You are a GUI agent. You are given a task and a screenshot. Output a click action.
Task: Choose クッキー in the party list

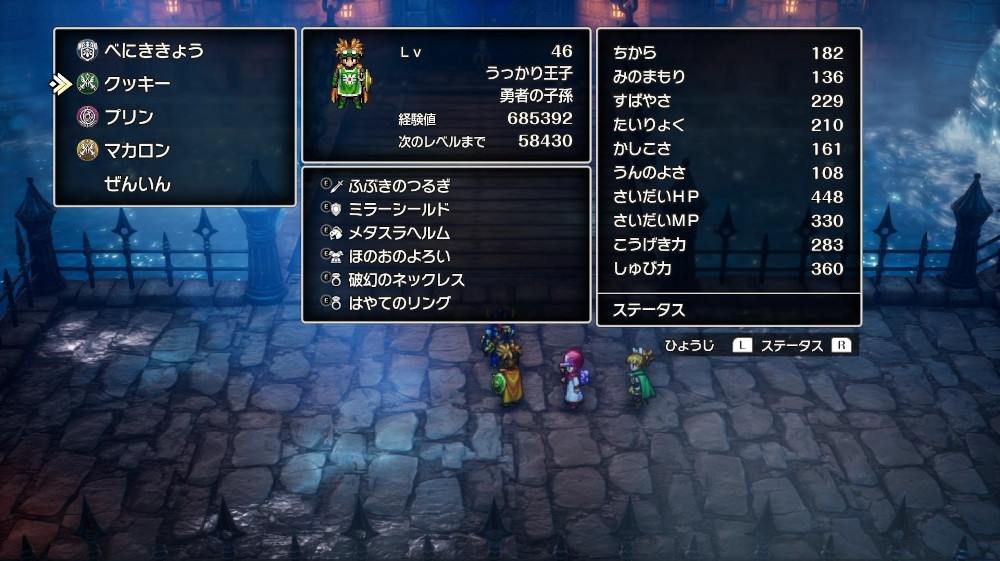click(x=137, y=84)
